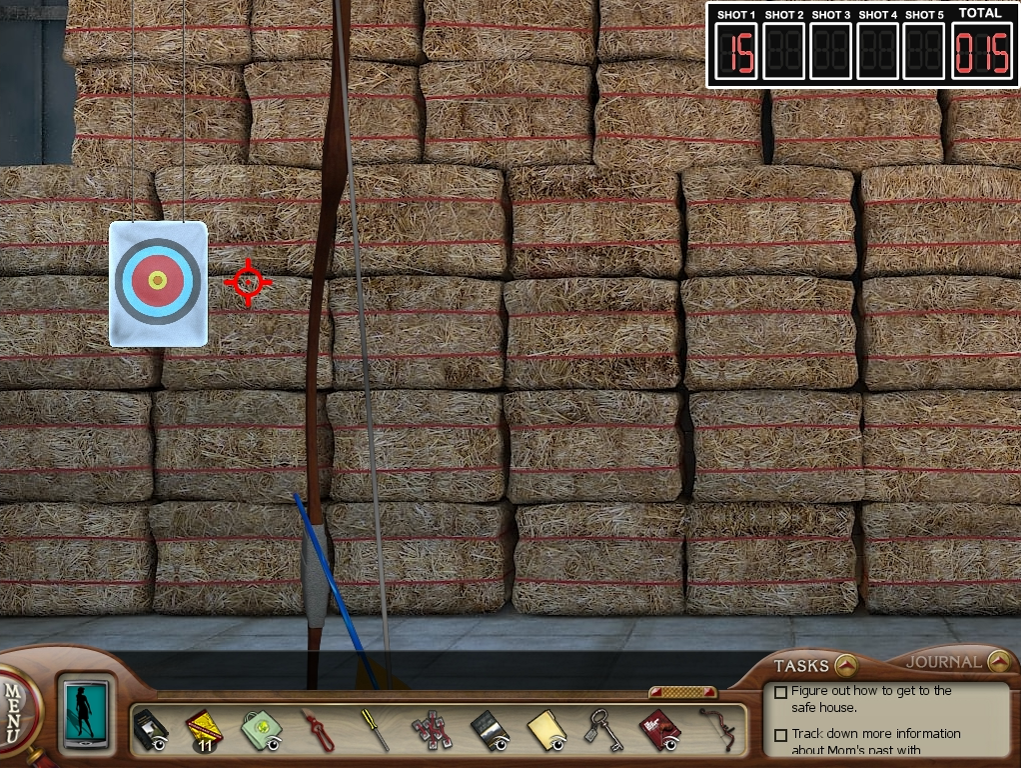1021x768 pixels.
Task: Open the cell phone device
Action: 84,714
